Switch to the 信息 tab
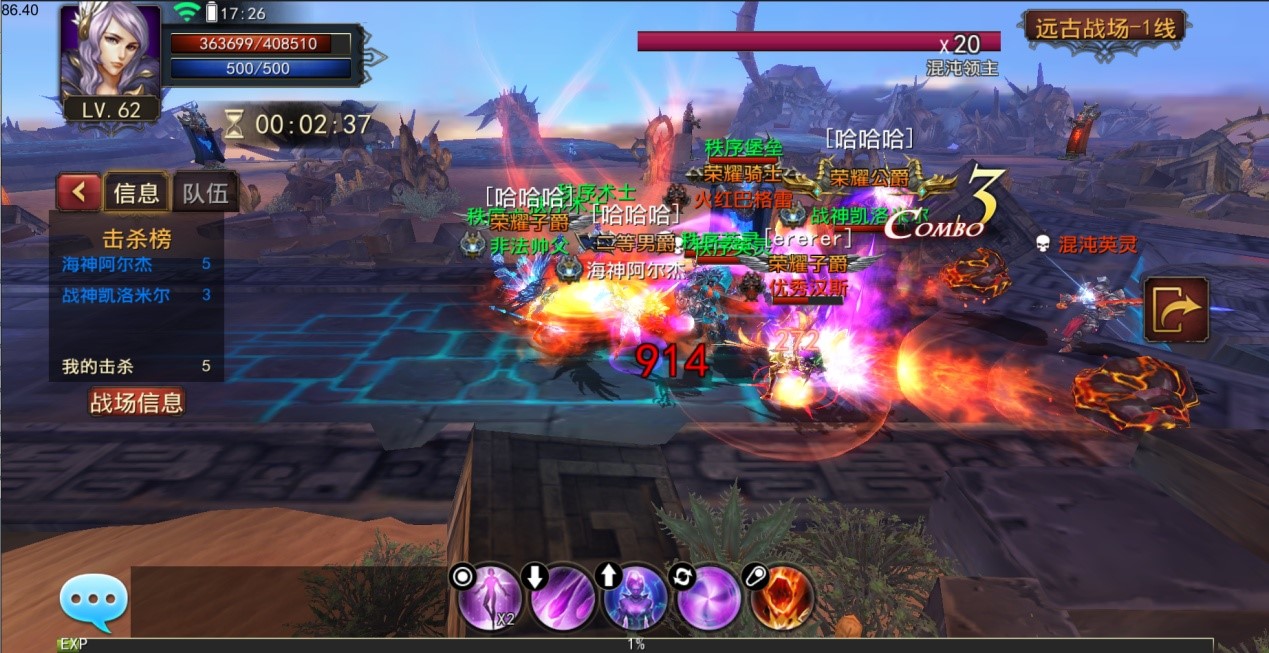Image resolution: width=1269 pixels, height=653 pixels. coord(137,192)
